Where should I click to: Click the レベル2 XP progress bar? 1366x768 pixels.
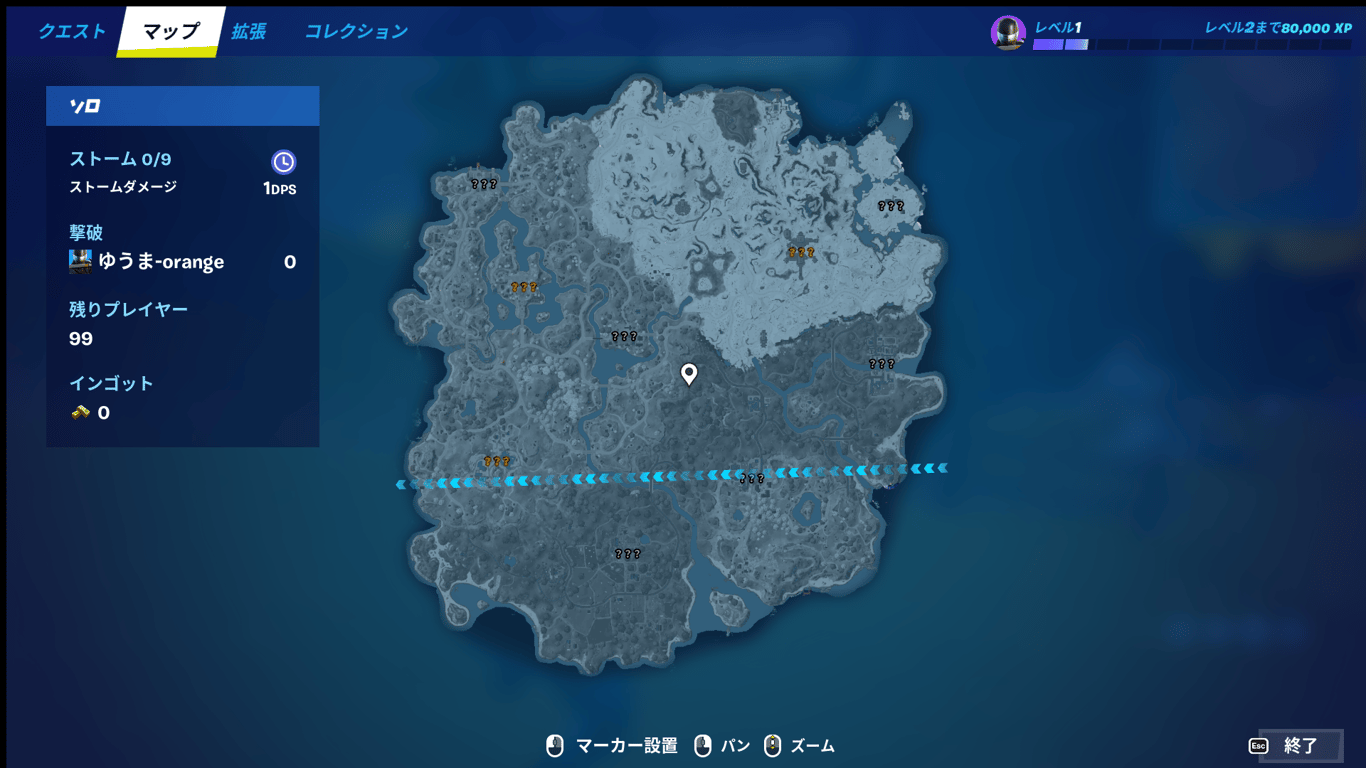pyautogui.click(x=1190, y=44)
